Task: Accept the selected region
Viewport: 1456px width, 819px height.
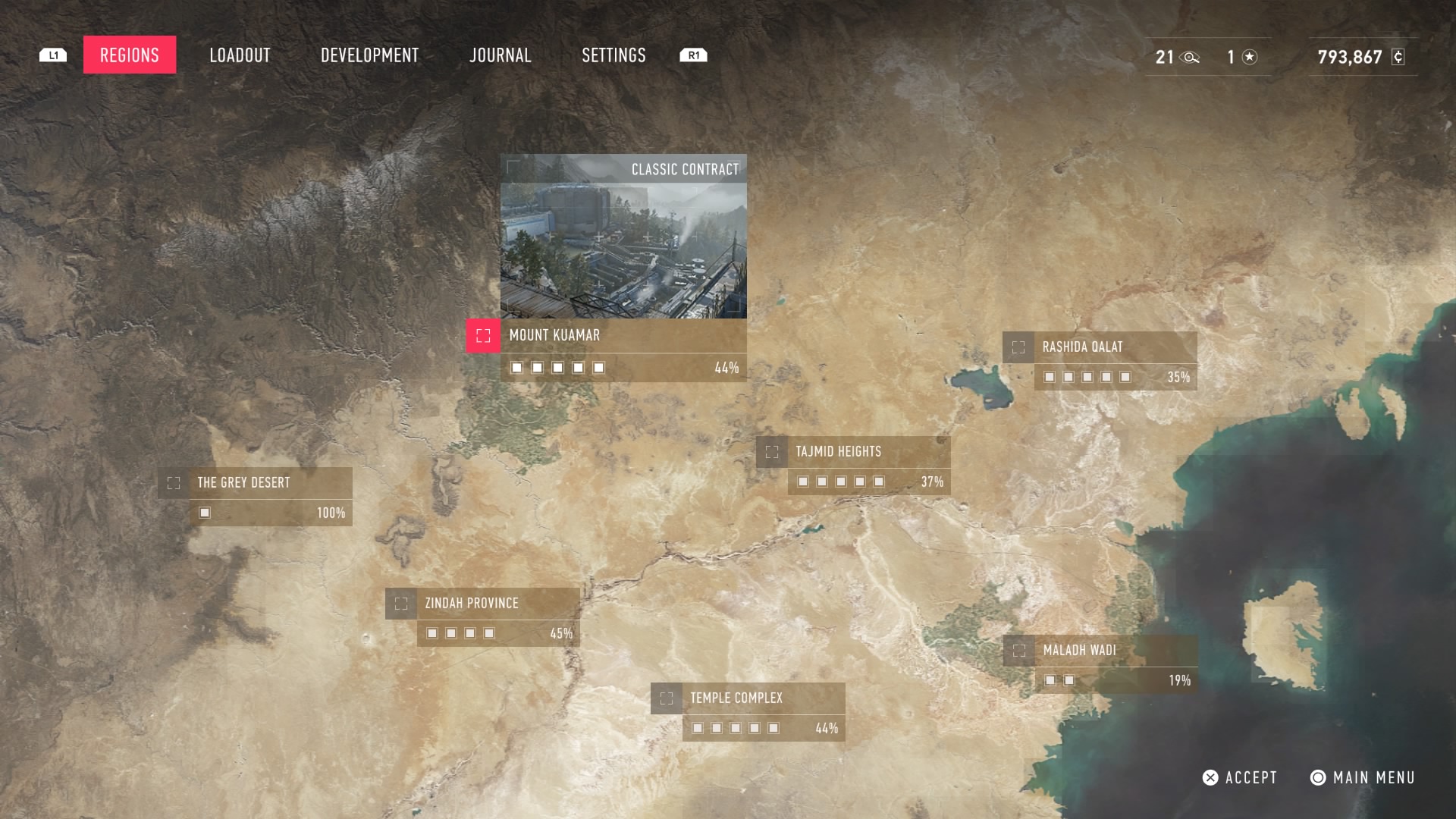Action: [1240, 778]
